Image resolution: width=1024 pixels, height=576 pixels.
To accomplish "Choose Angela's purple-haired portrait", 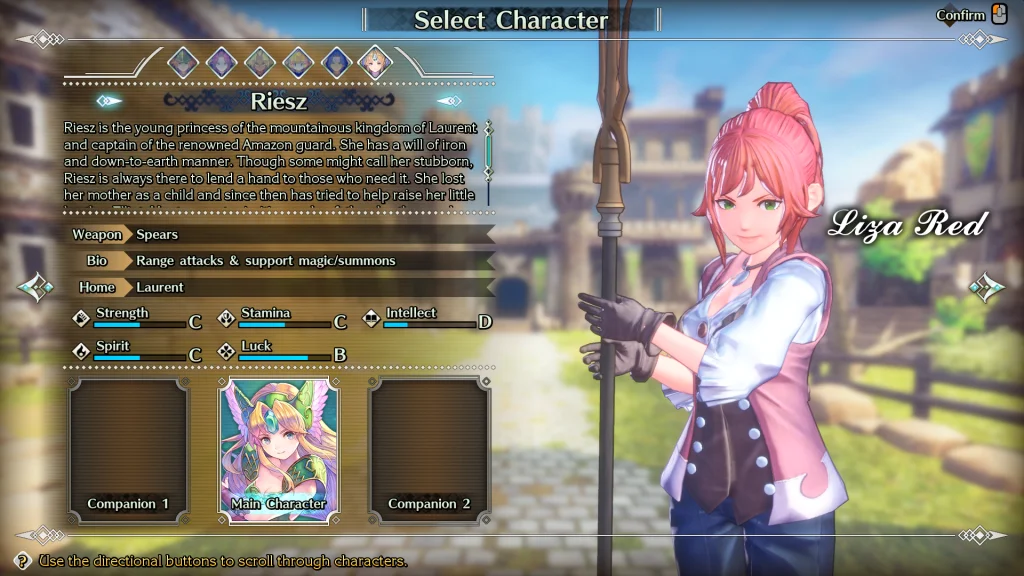I will (x=221, y=63).
